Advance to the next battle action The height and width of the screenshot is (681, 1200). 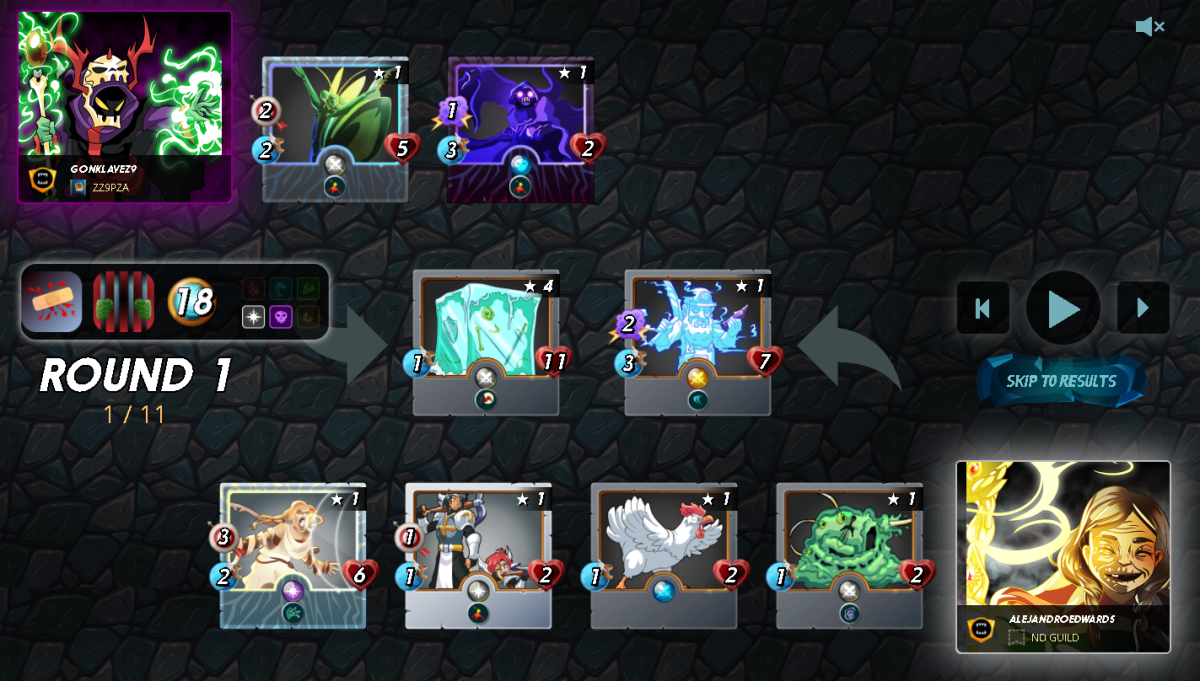click(1142, 308)
